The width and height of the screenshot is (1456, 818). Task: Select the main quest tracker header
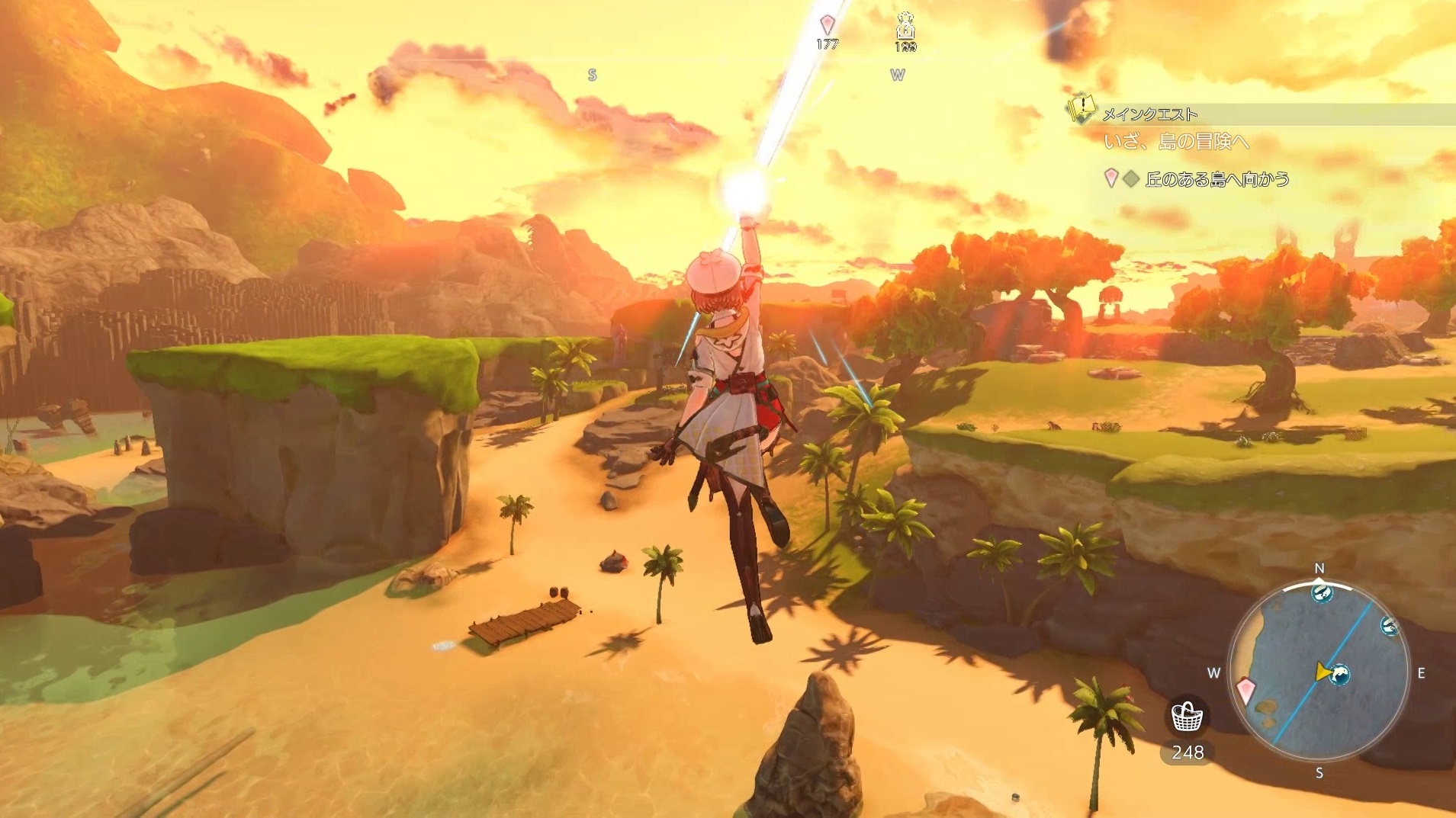[x=1149, y=114]
